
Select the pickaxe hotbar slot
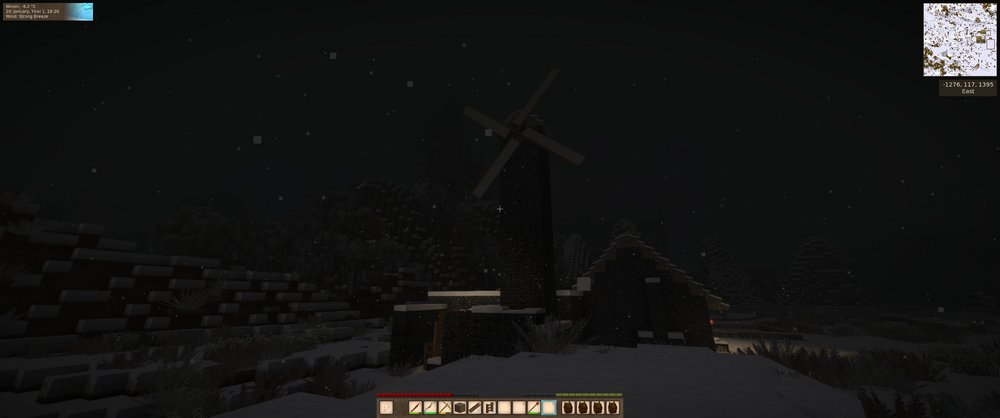(445, 407)
